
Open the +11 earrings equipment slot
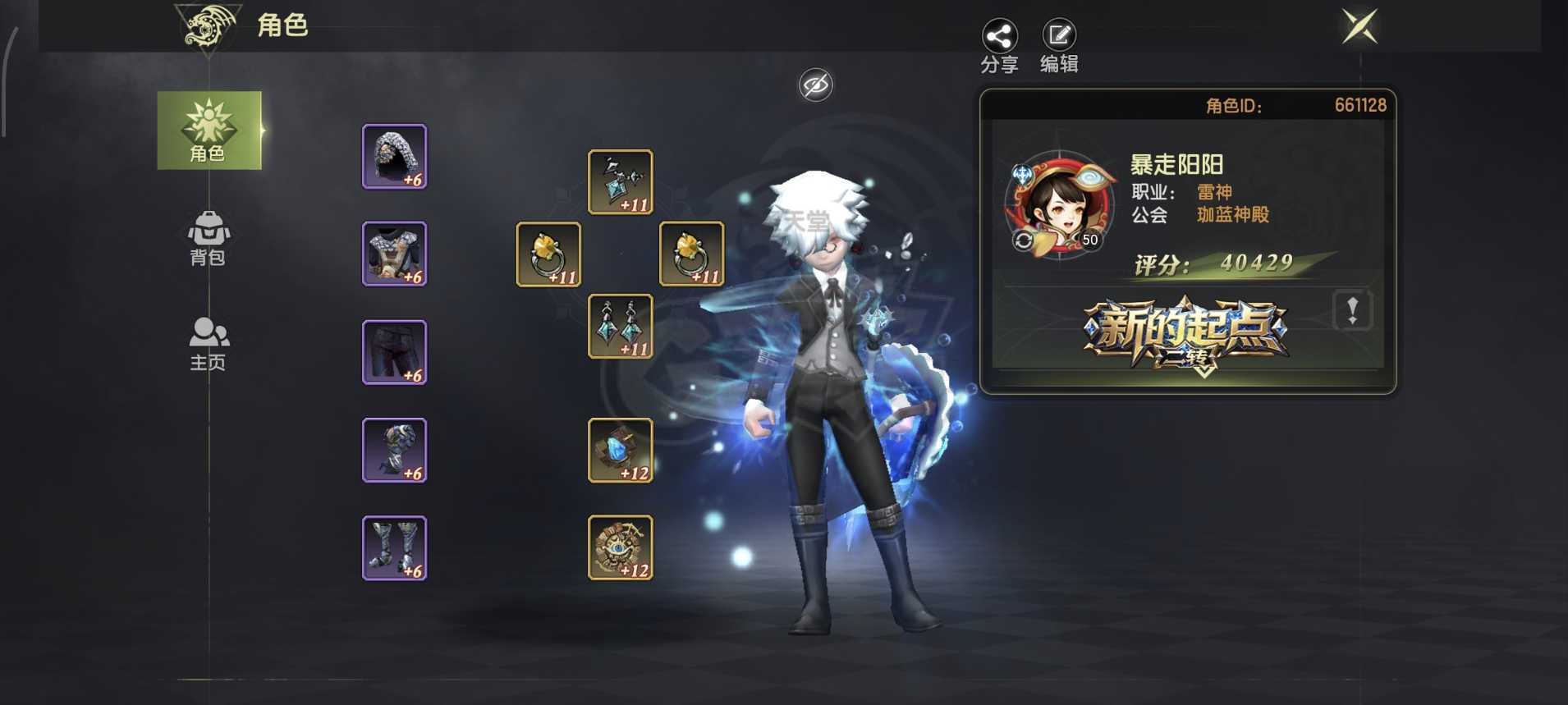tap(620, 327)
